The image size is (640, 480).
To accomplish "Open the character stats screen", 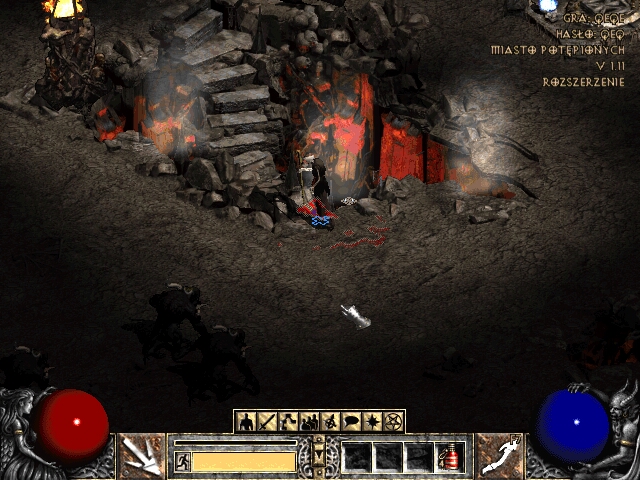I will (246, 421).
